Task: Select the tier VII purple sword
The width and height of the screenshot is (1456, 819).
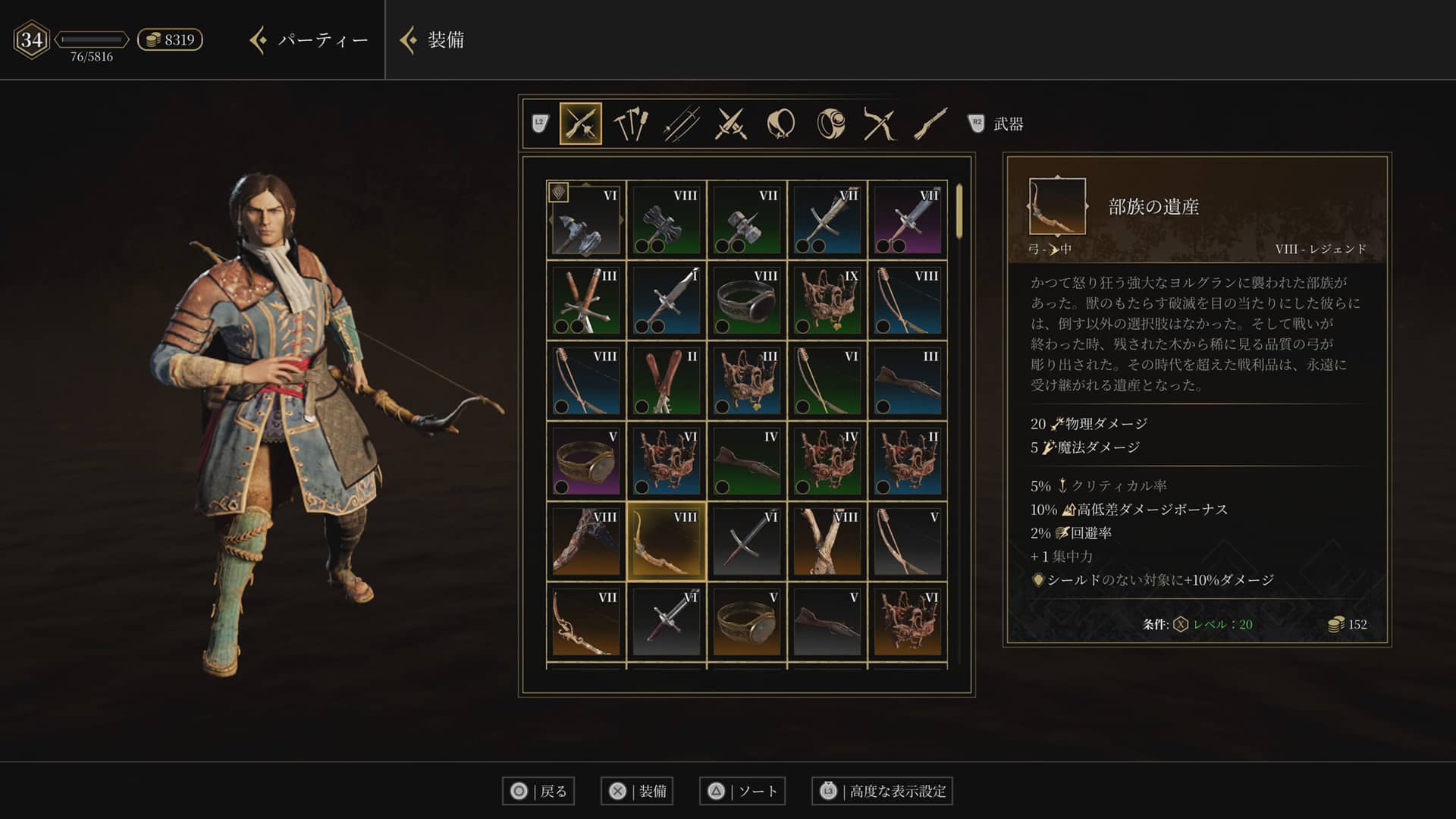Action: click(x=908, y=220)
